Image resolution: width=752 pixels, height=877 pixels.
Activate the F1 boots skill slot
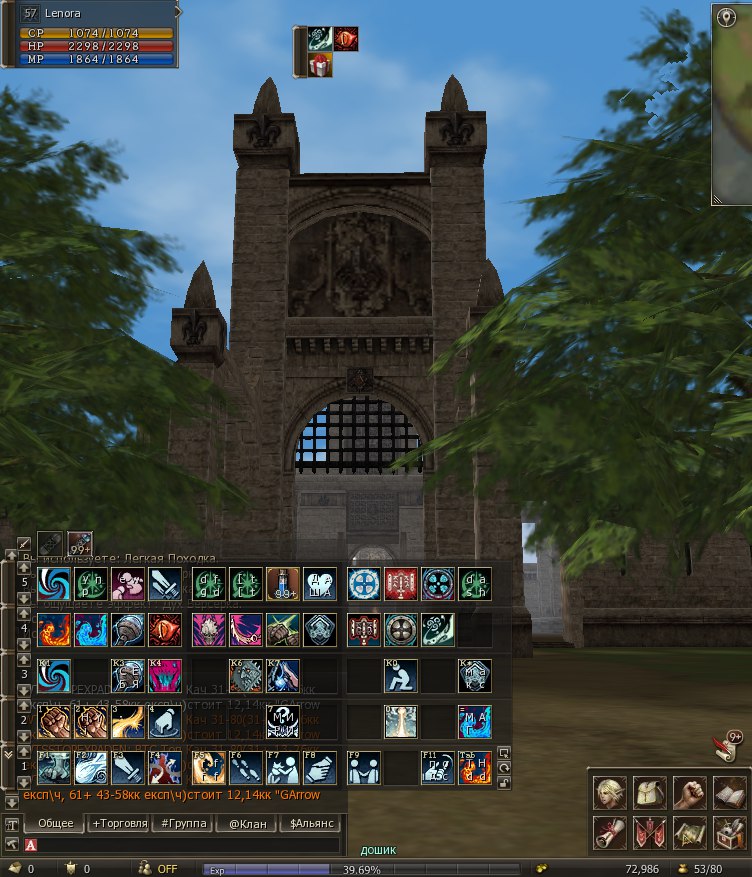[52, 767]
